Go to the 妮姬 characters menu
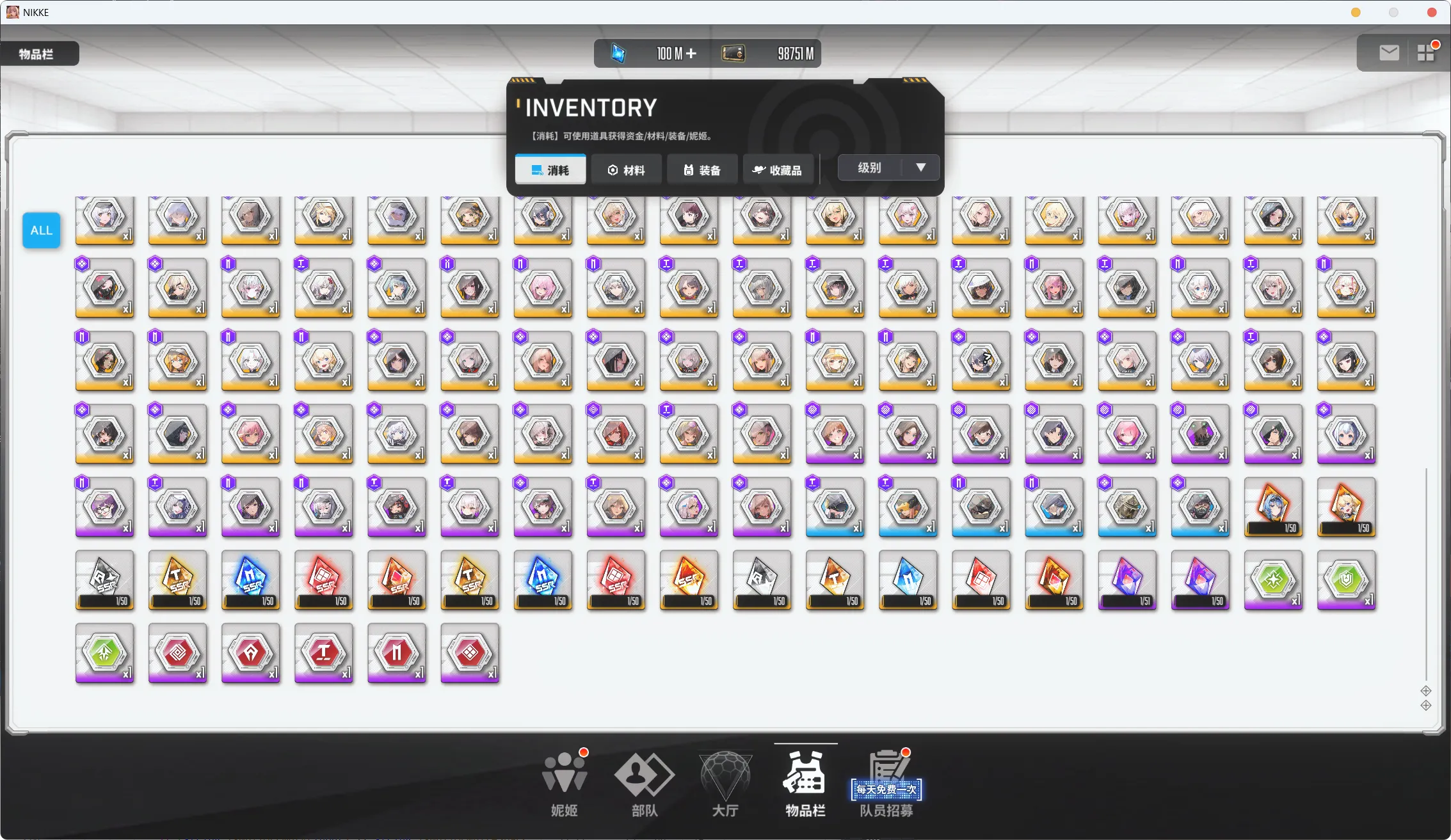Image resolution: width=1451 pixels, height=840 pixels. click(x=564, y=784)
